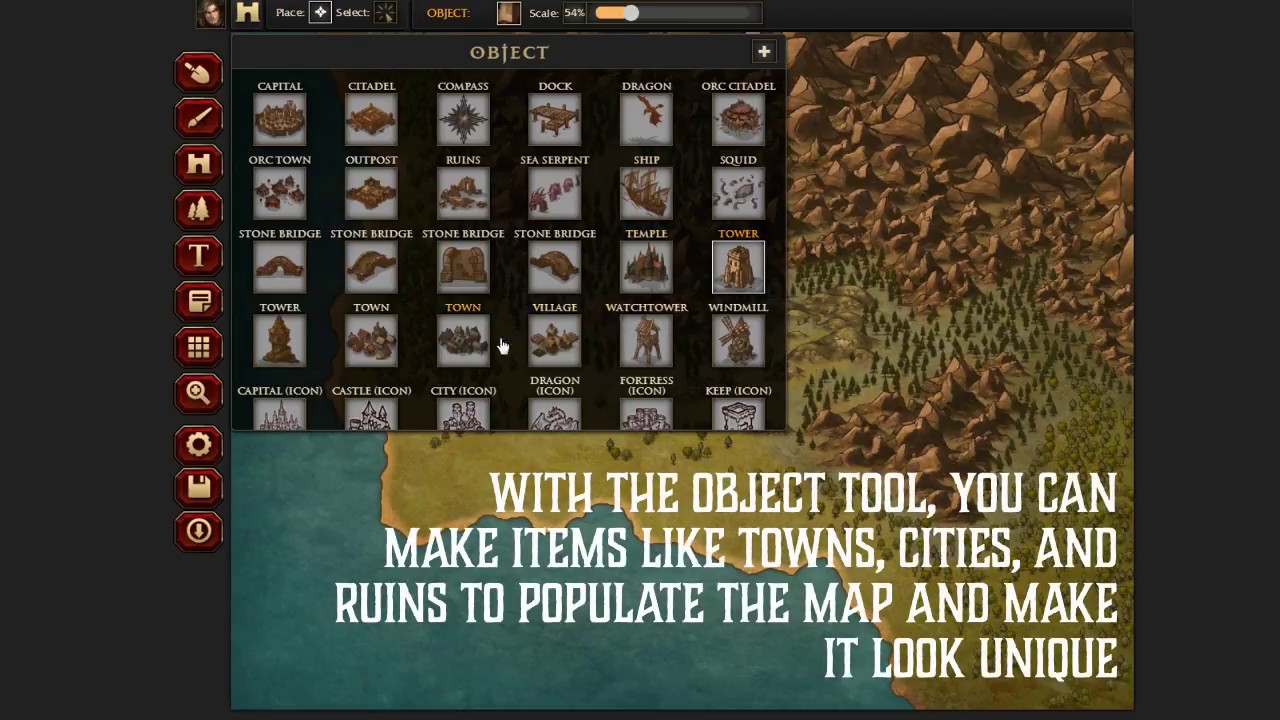The height and width of the screenshot is (720, 1280).
Task: Open the Export download tool
Action: point(198,530)
